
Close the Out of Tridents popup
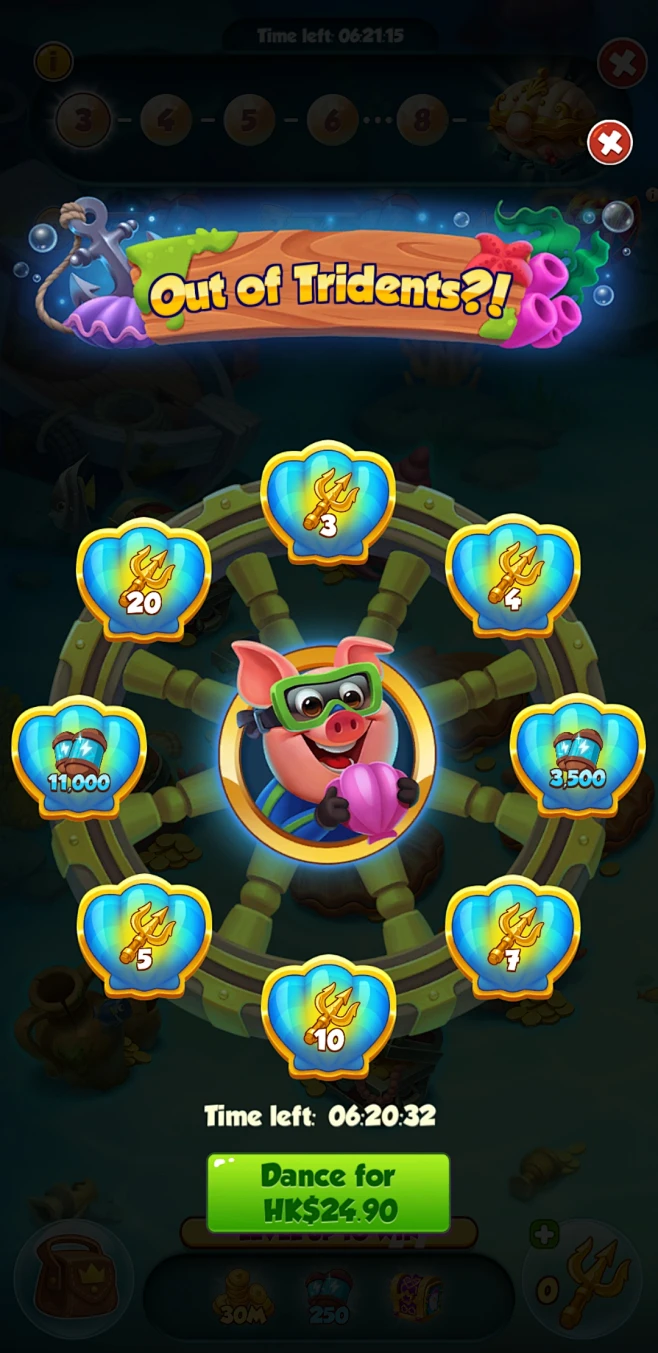click(x=609, y=143)
